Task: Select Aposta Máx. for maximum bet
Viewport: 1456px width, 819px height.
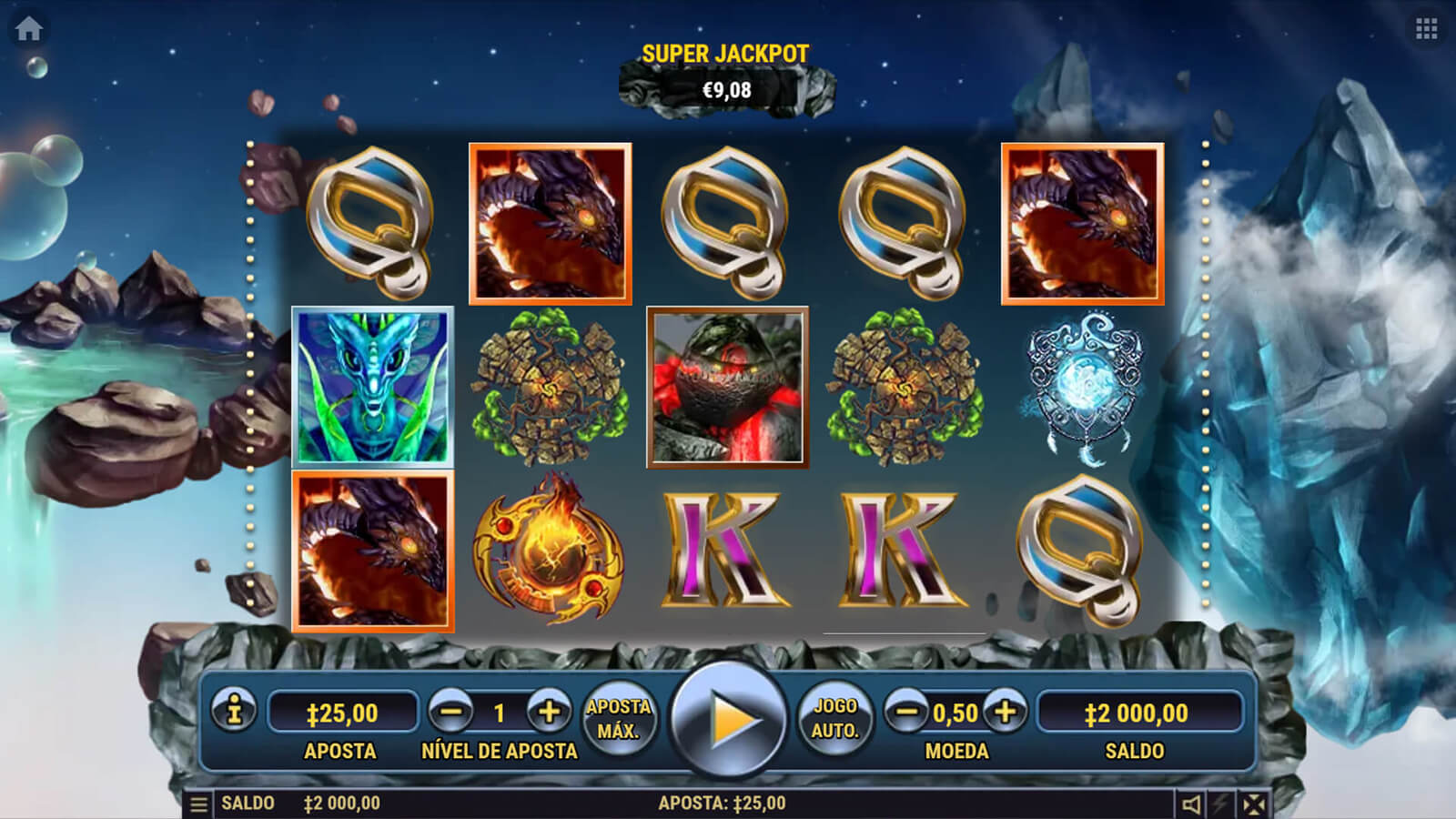Action: point(619,718)
